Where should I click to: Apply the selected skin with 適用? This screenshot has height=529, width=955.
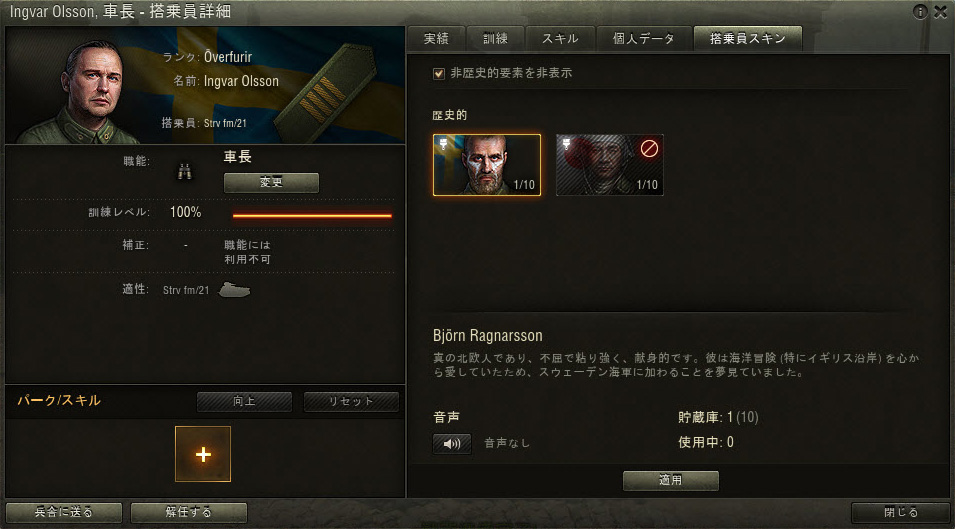(670, 481)
